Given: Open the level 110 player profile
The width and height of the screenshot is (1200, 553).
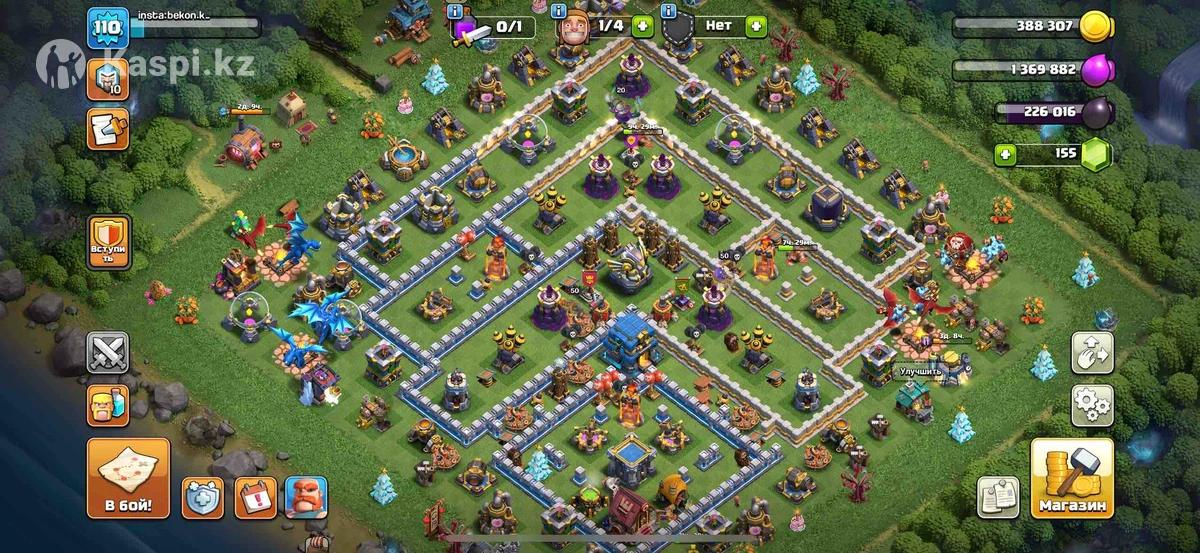Looking at the screenshot, I should [x=106, y=27].
